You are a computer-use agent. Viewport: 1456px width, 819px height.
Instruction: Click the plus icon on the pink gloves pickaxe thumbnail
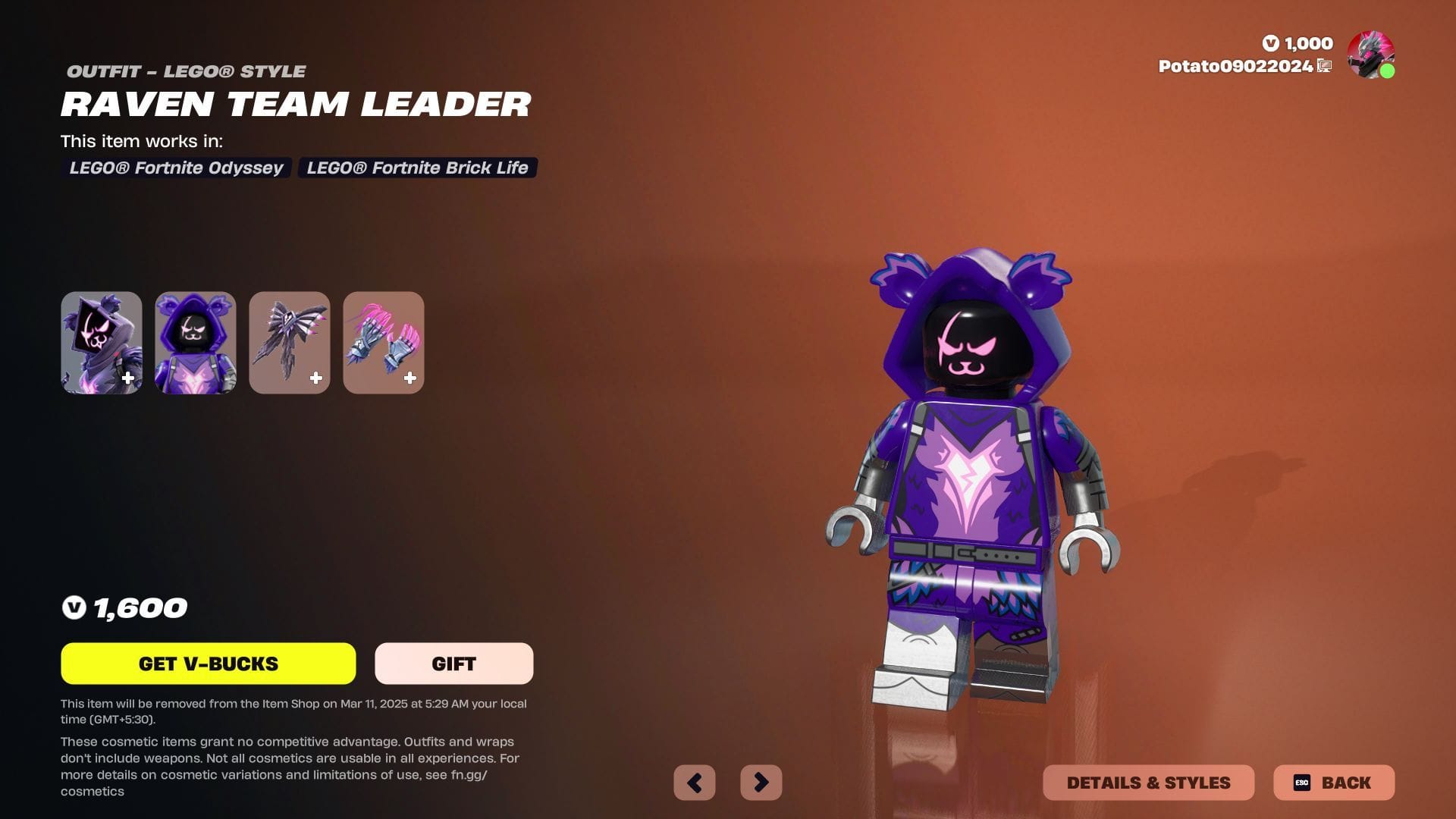(410, 377)
